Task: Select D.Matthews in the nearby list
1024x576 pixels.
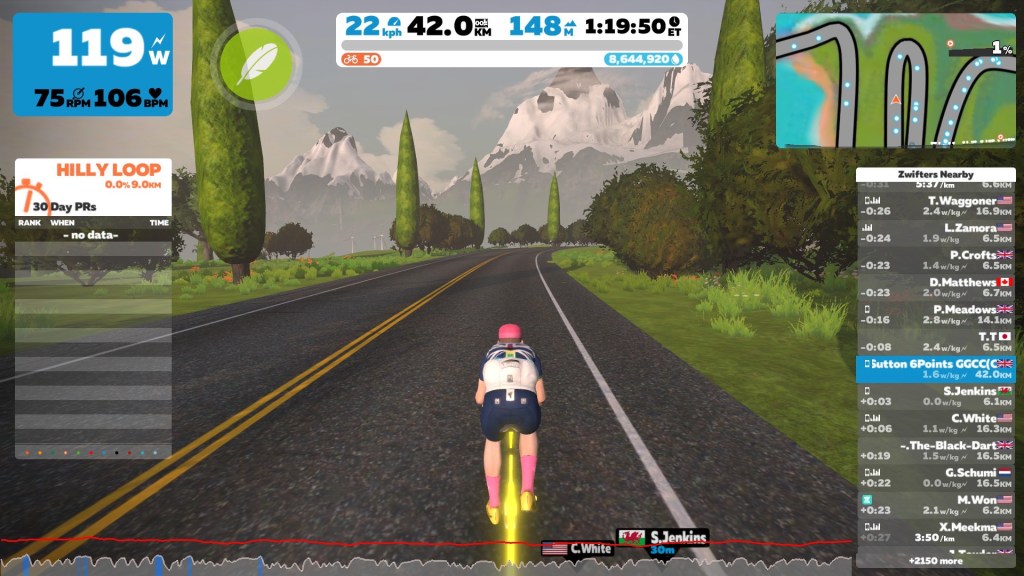Action: (936, 287)
